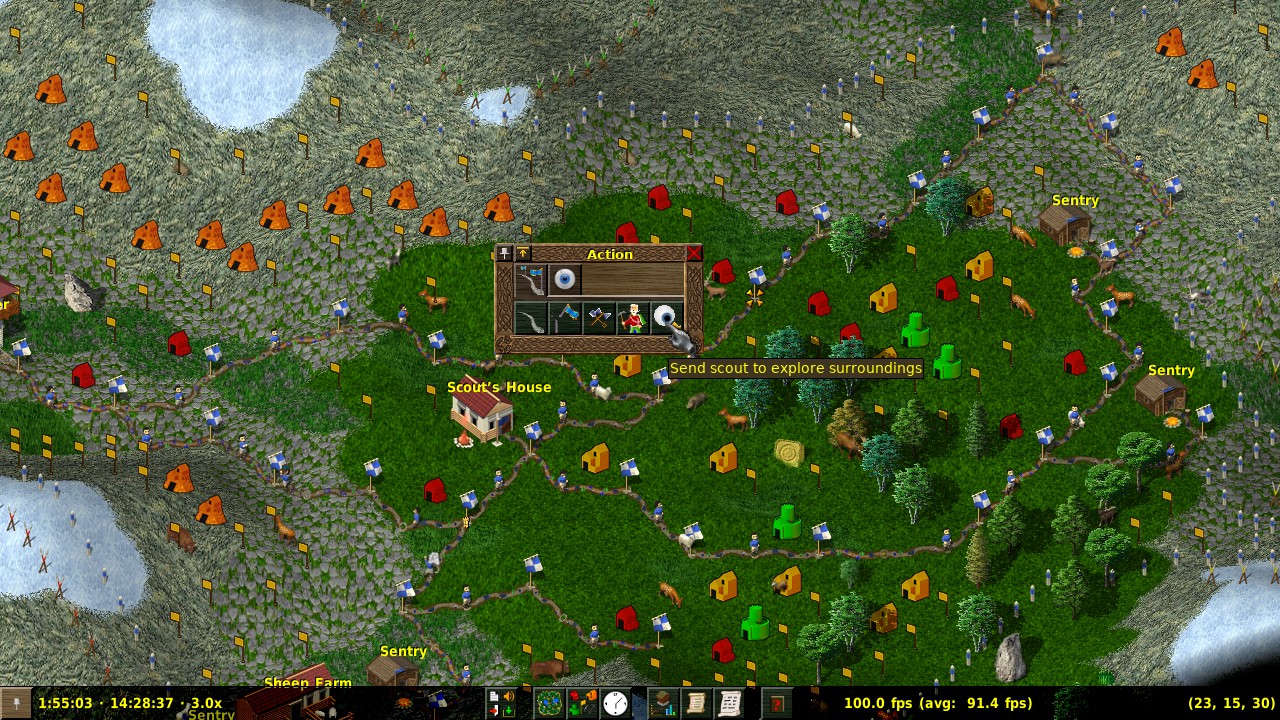Activate the crossed axes action
1280x720 pixels.
point(599,319)
